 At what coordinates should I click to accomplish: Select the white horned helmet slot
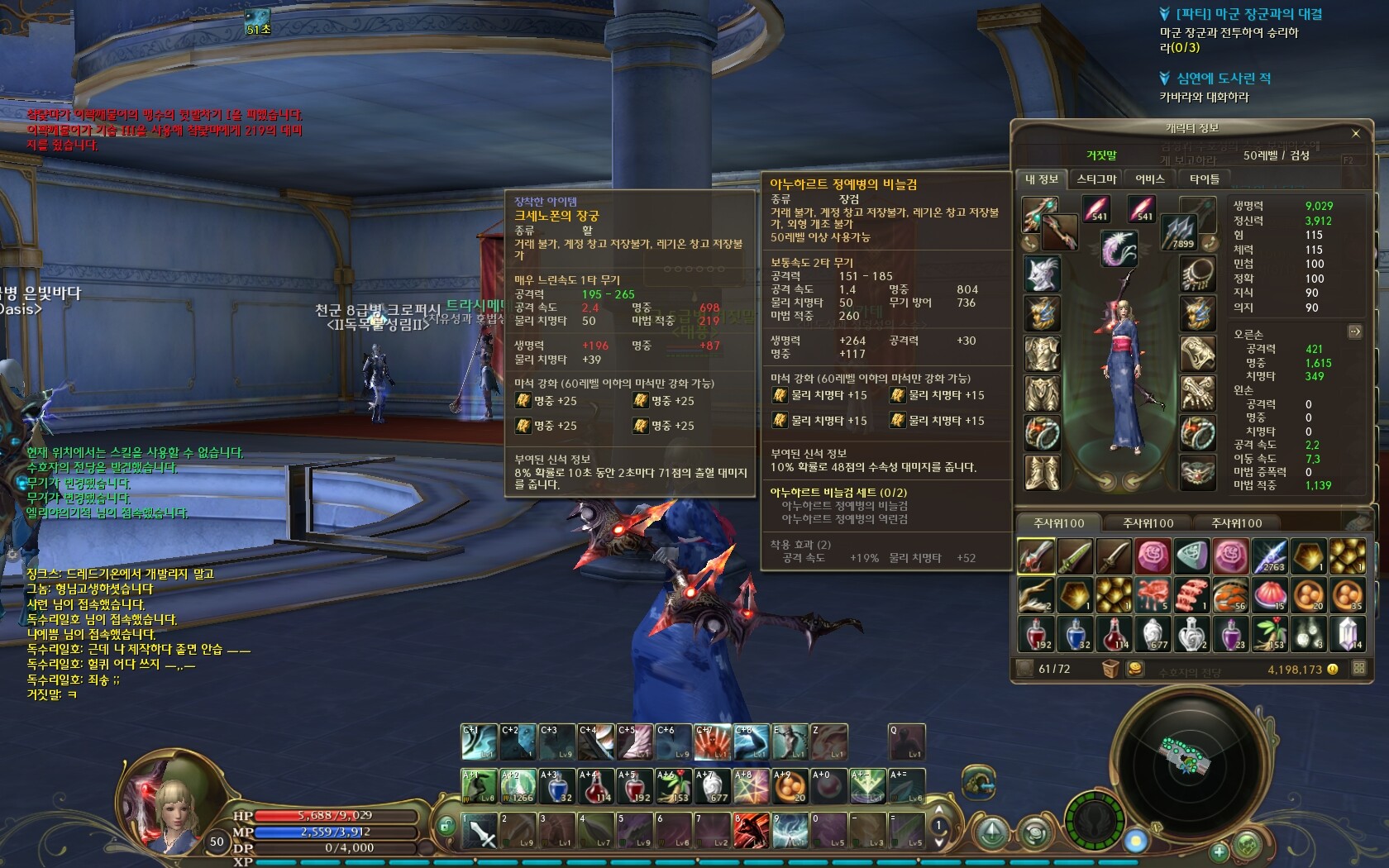point(1043,274)
